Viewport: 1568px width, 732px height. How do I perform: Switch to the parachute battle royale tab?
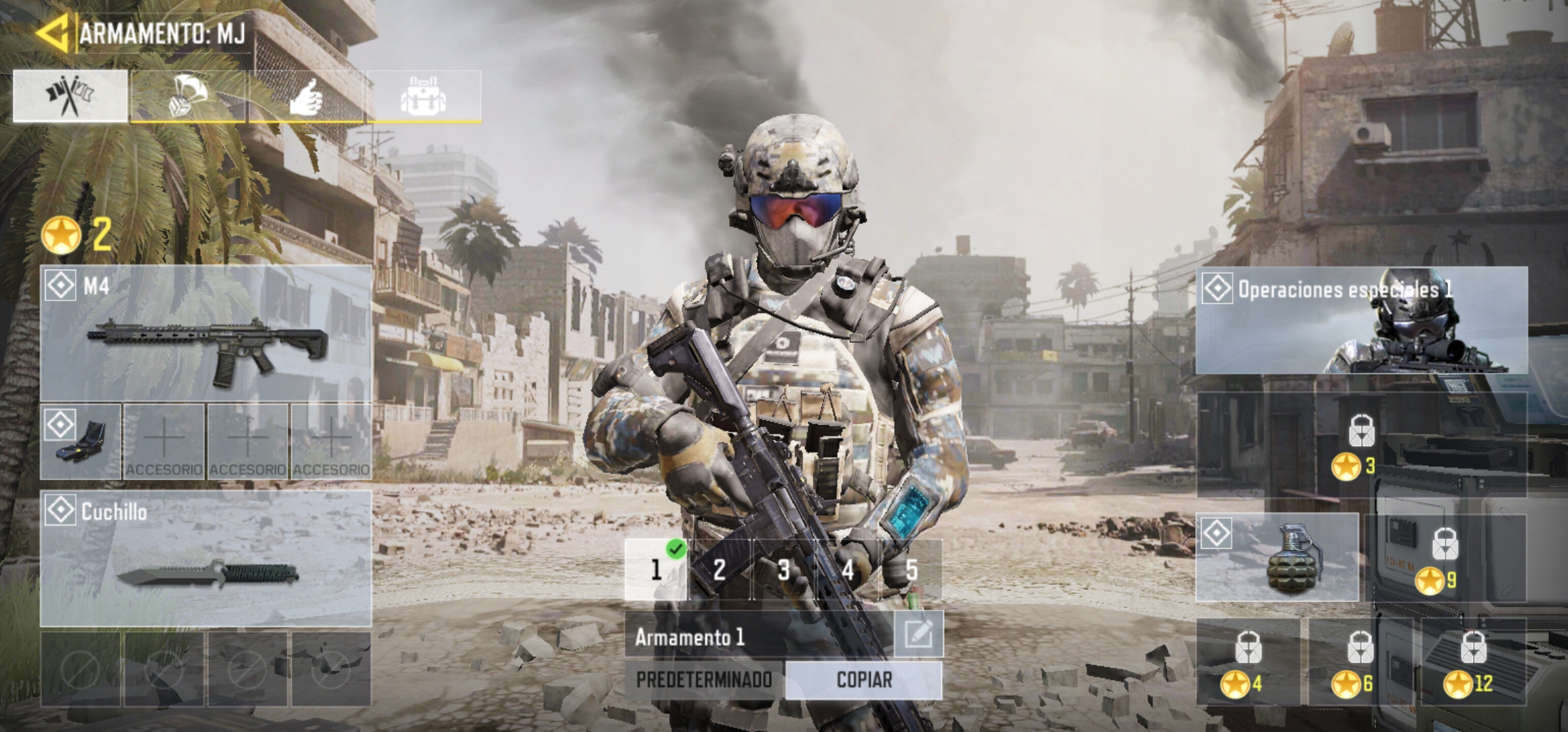click(x=187, y=96)
